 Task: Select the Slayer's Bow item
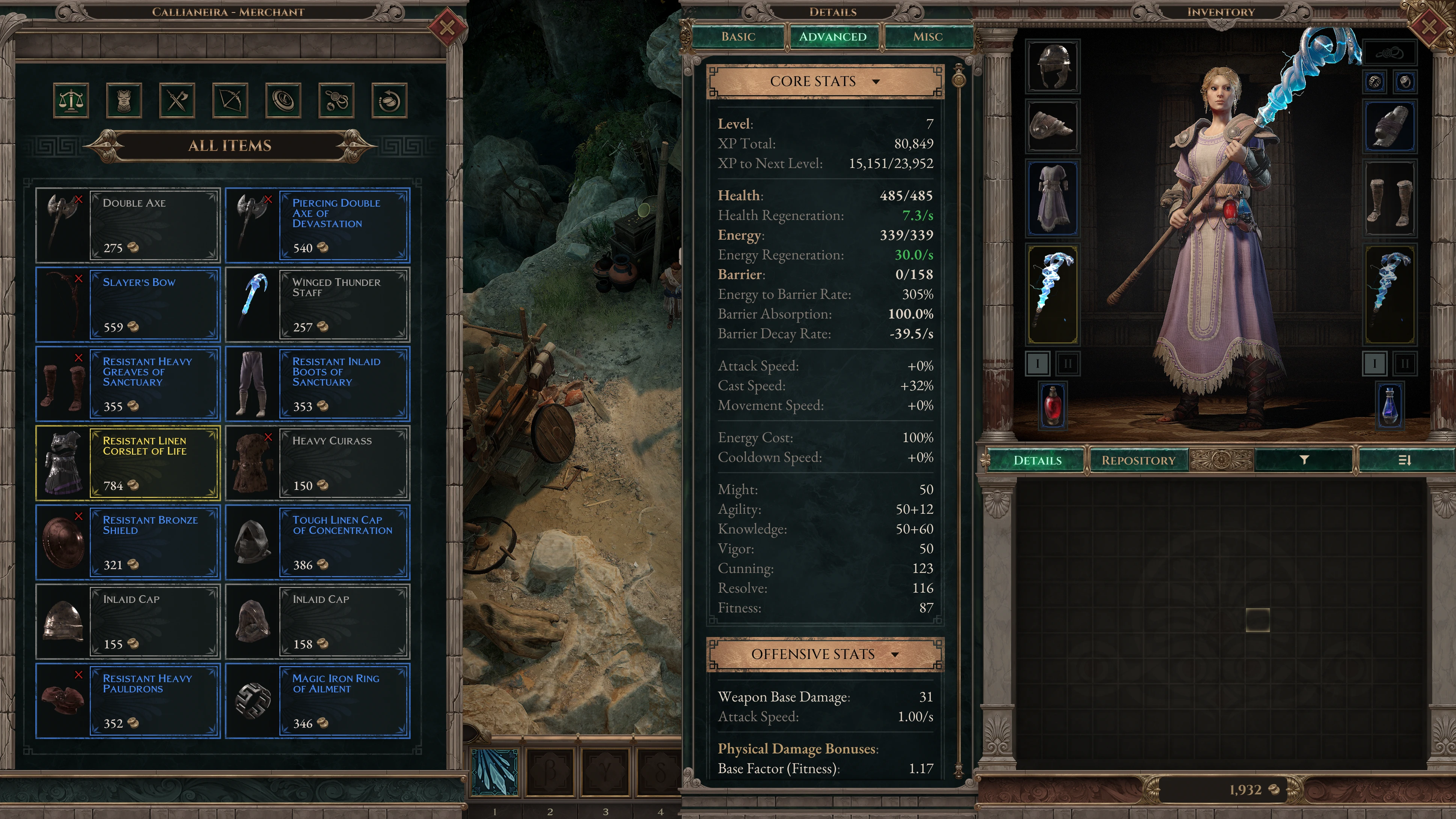tap(128, 304)
